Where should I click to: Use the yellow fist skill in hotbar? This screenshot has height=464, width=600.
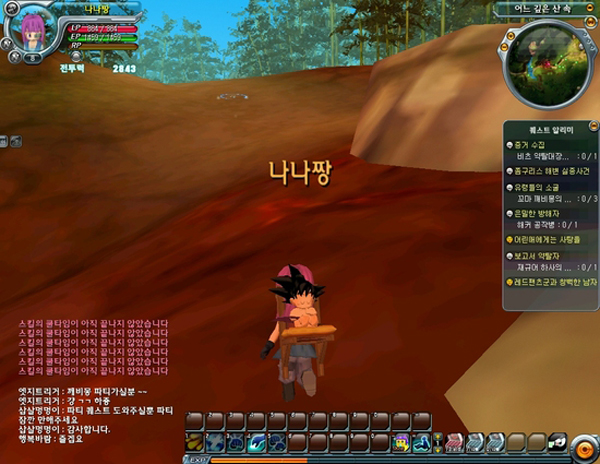coord(194,441)
